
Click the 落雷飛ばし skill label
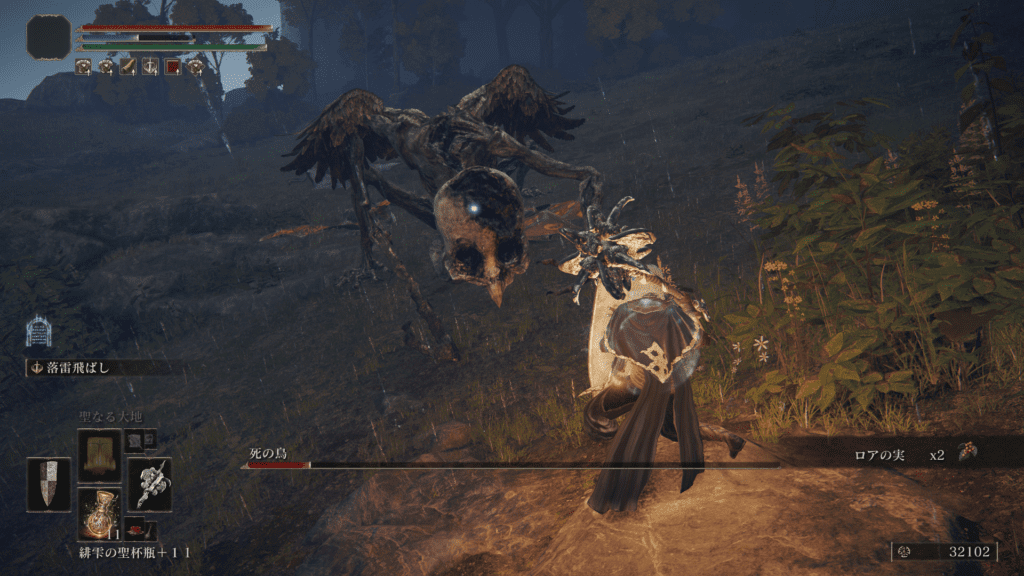[78, 368]
